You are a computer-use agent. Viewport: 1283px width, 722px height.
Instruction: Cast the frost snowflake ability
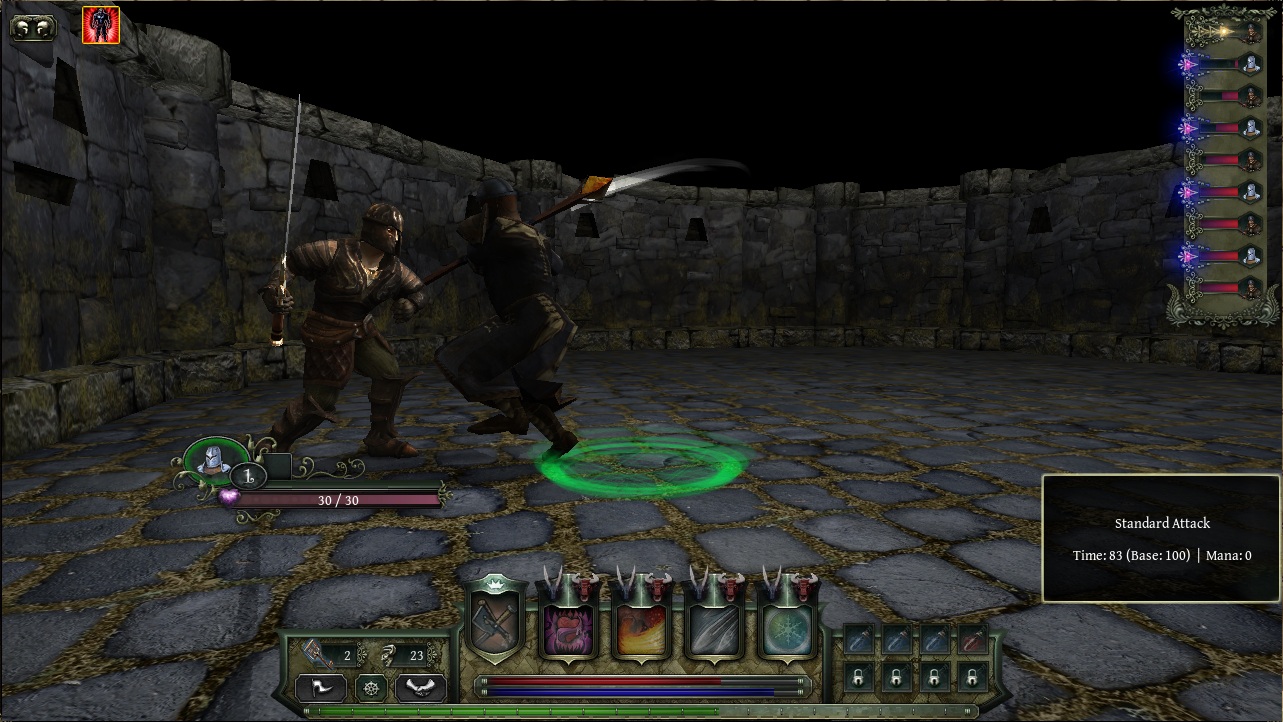pos(787,630)
